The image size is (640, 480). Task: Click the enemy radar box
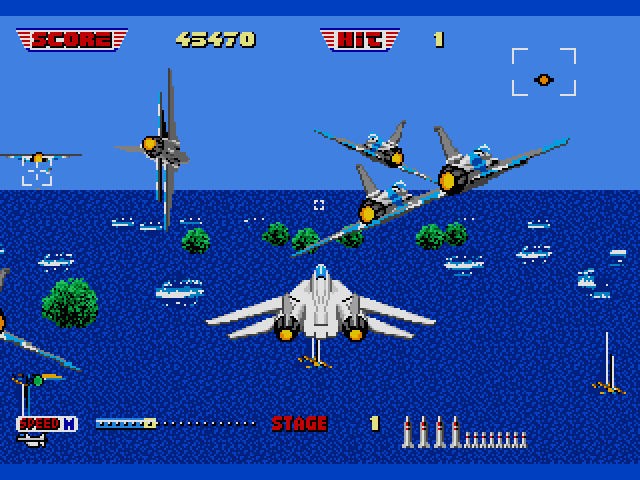543,72
